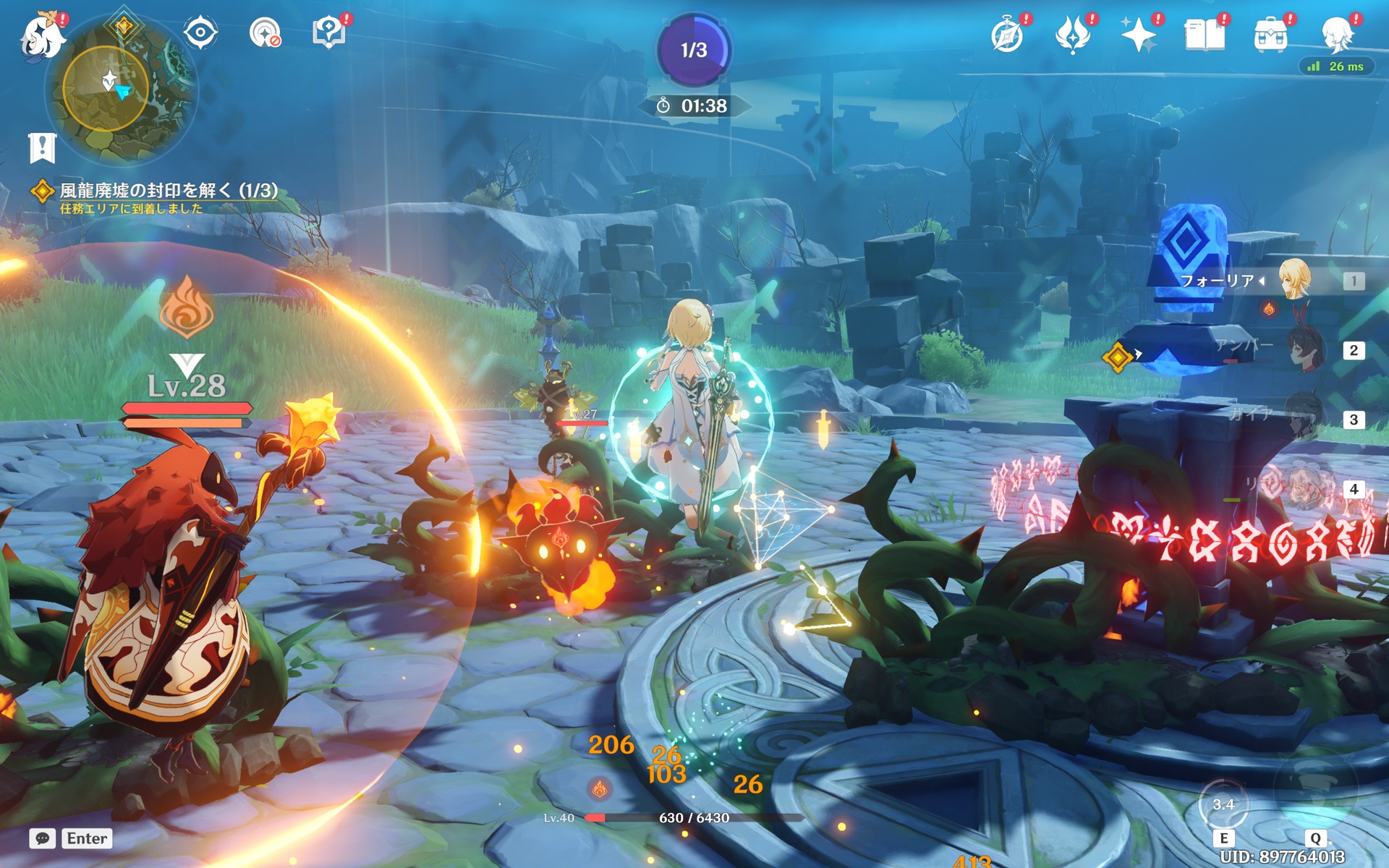Image resolution: width=1389 pixels, height=868 pixels.
Task: Open the question mark tutorial icon
Action: click(328, 33)
